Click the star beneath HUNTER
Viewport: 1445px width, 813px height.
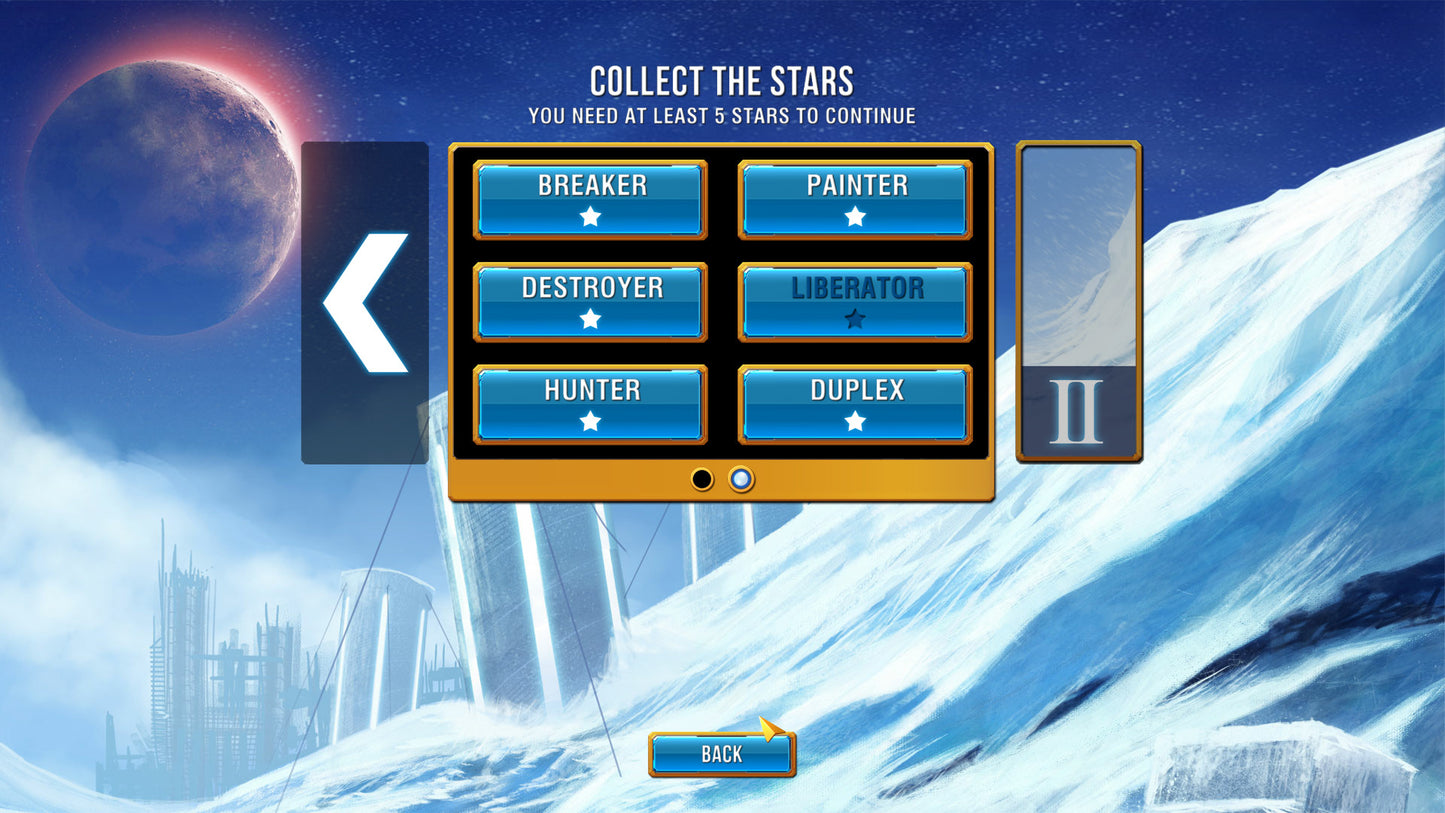pyautogui.click(x=590, y=421)
